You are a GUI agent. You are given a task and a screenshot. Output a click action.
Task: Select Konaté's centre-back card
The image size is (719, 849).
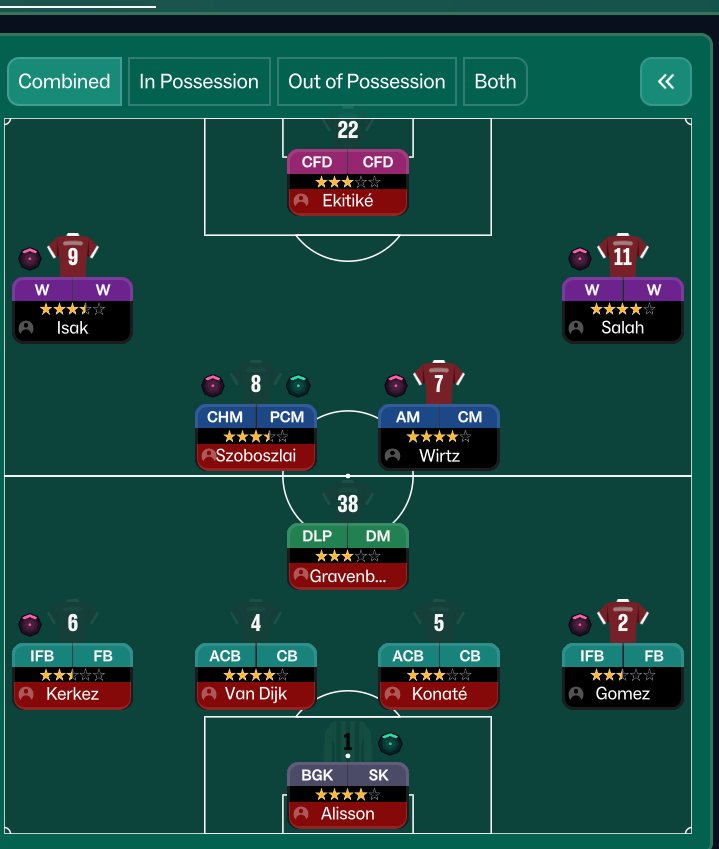(x=438, y=675)
